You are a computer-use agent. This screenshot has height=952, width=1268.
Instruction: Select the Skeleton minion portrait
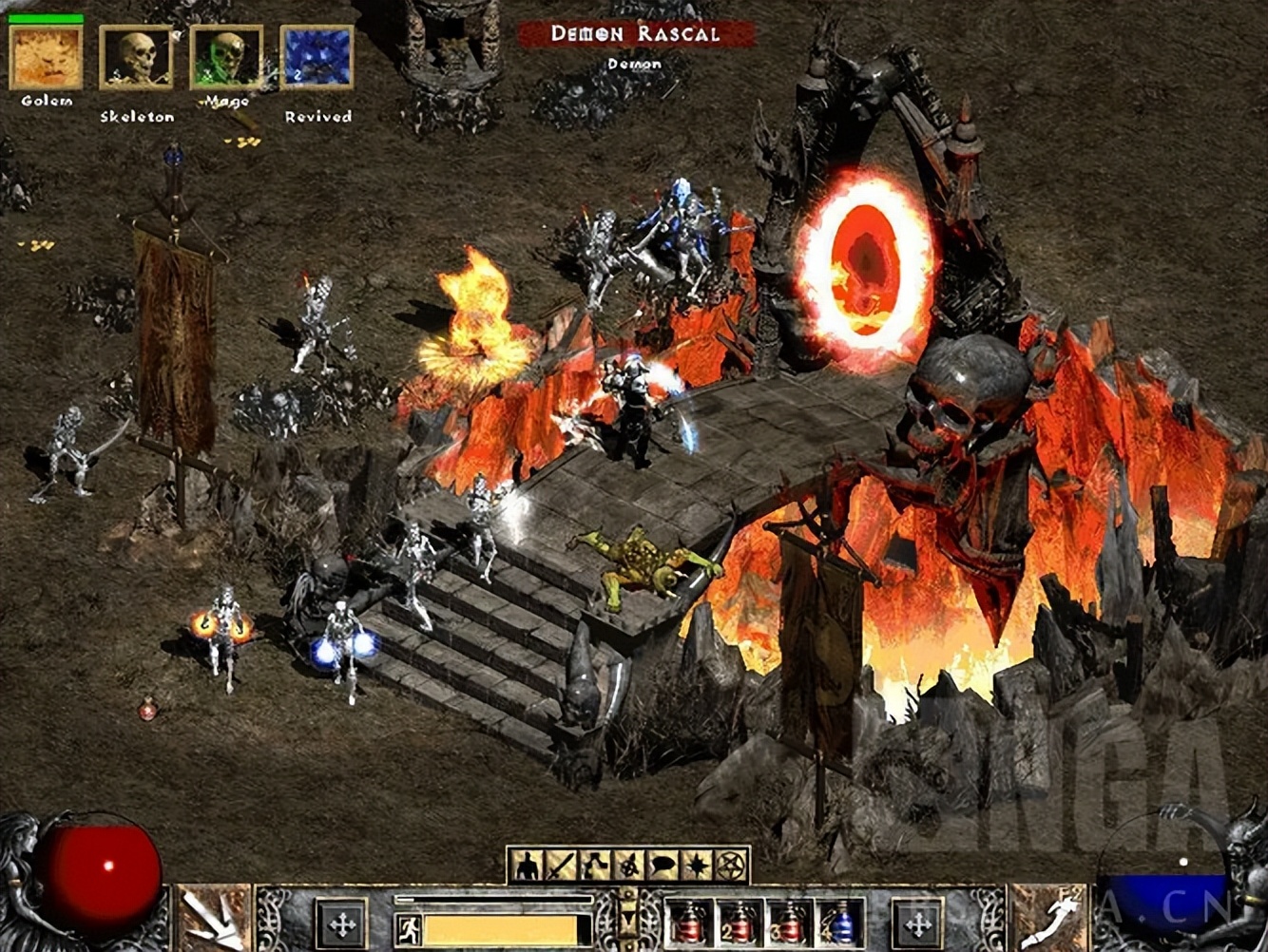136,57
